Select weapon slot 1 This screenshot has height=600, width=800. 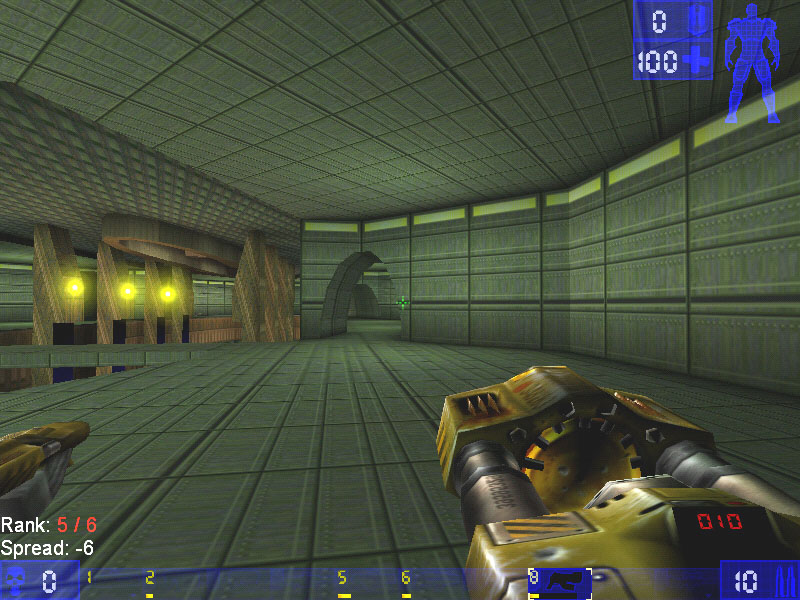(89, 579)
